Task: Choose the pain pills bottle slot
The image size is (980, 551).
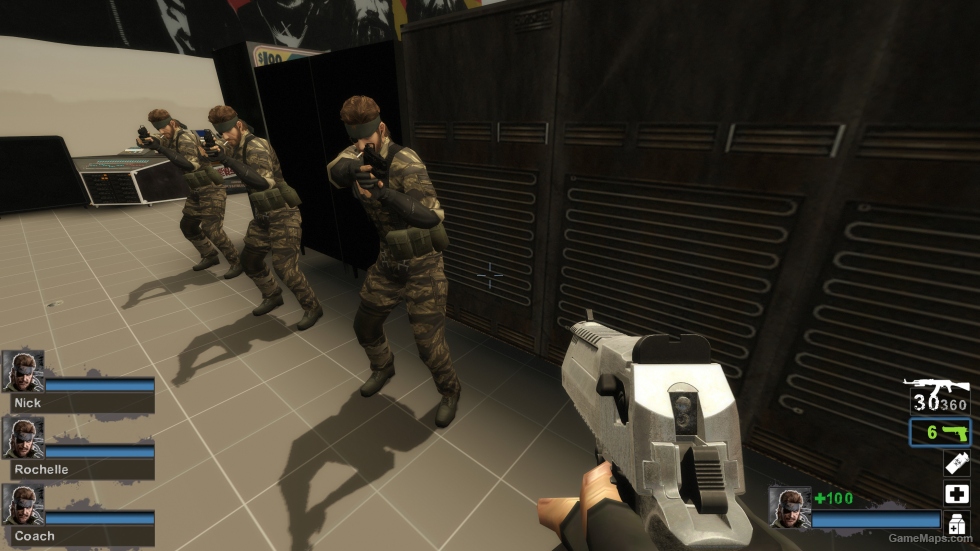Action: (956, 523)
